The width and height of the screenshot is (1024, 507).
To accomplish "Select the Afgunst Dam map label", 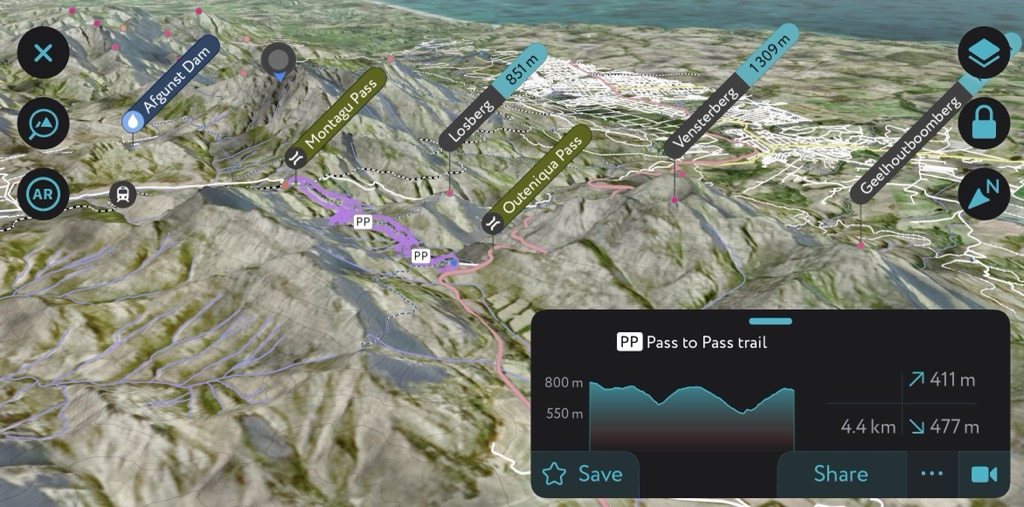I will coord(170,84).
